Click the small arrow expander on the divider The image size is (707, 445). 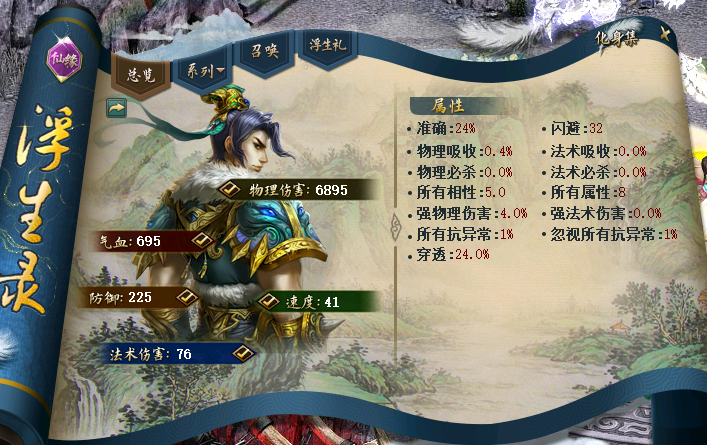point(395,223)
